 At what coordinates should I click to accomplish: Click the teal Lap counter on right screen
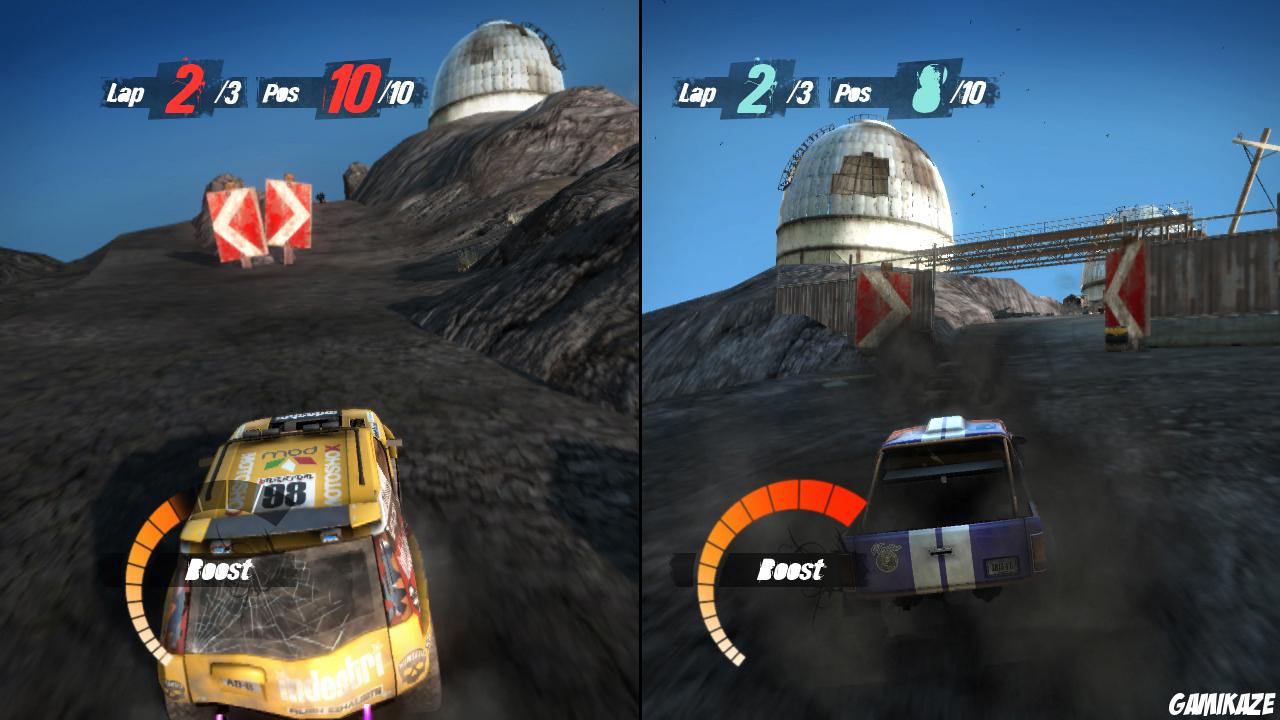(x=740, y=92)
